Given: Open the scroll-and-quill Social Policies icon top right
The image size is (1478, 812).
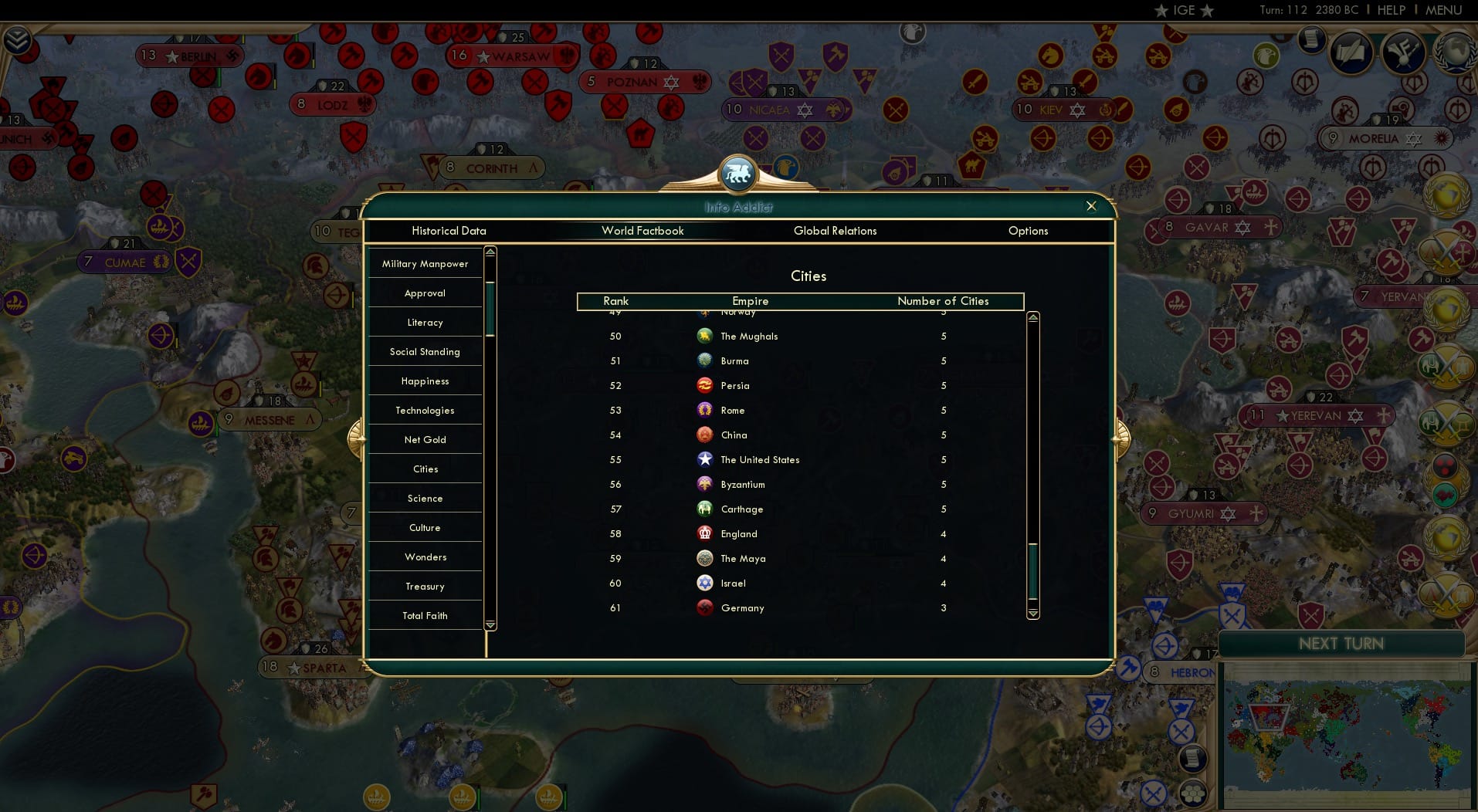Looking at the screenshot, I should (1351, 52).
